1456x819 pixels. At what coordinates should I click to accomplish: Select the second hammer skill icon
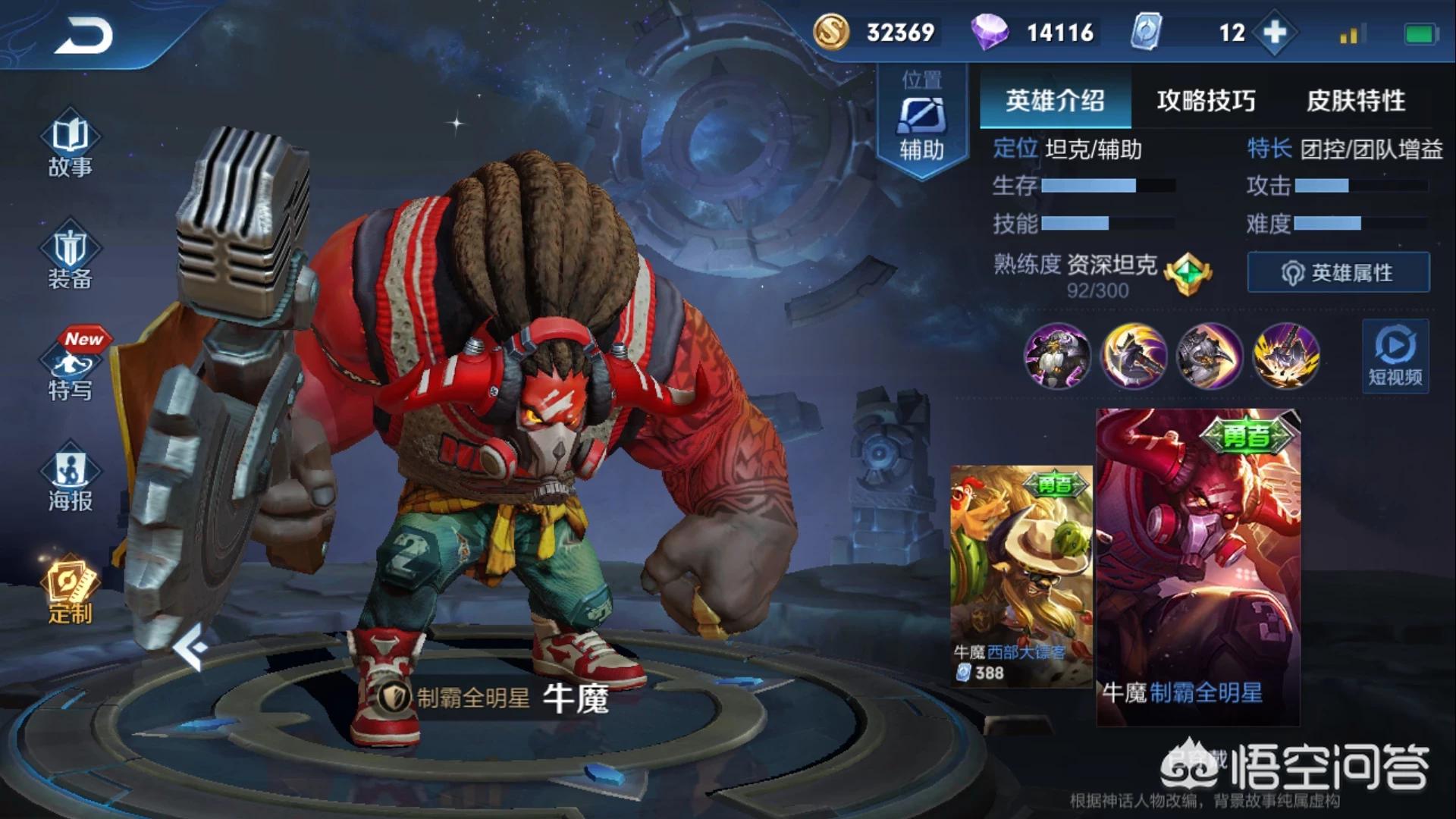(1134, 356)
